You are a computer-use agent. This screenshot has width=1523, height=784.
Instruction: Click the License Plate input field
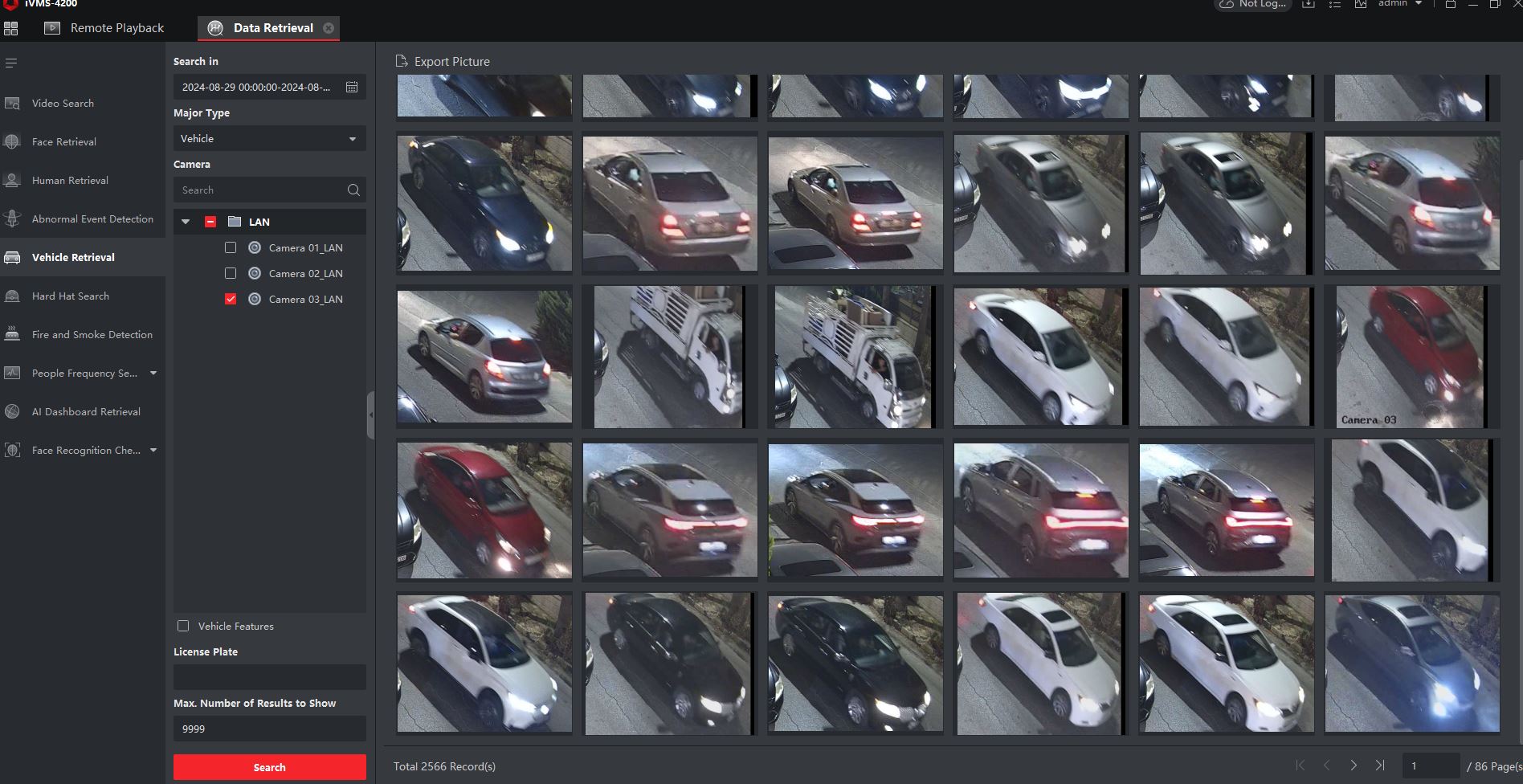[269, 677]
